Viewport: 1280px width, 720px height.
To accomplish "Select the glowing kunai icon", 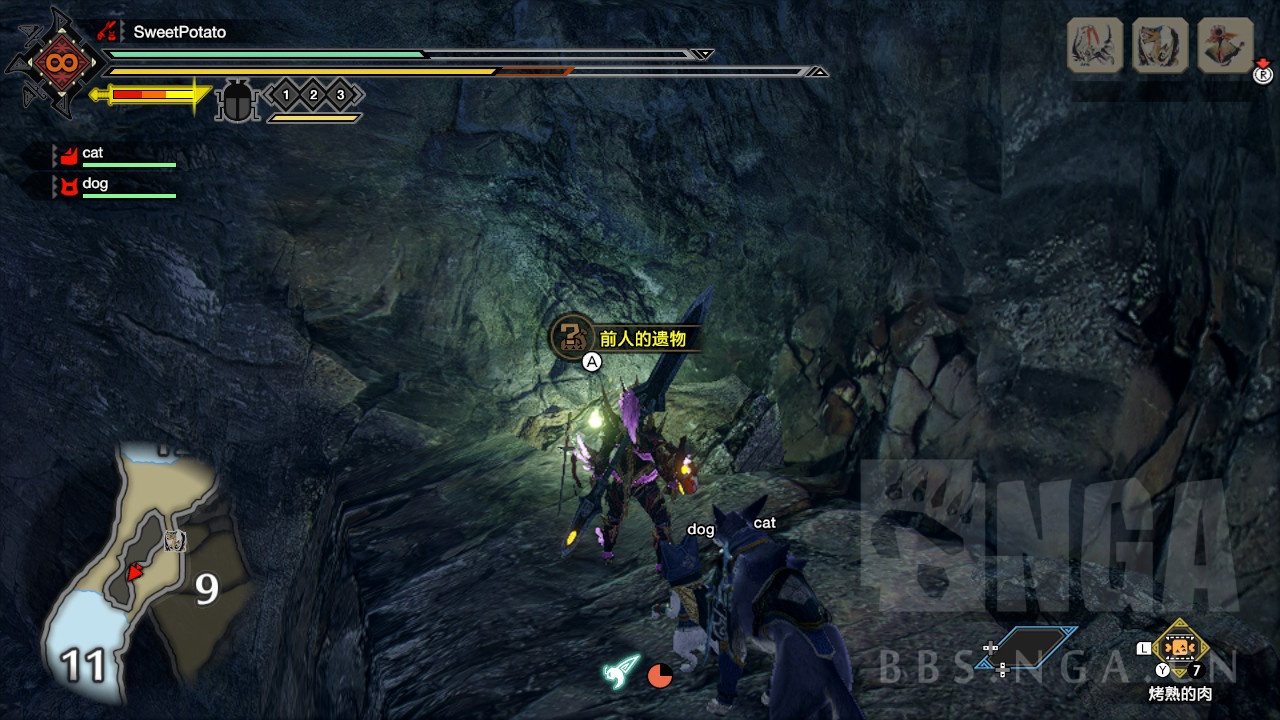I will click(x=622, y=671).
